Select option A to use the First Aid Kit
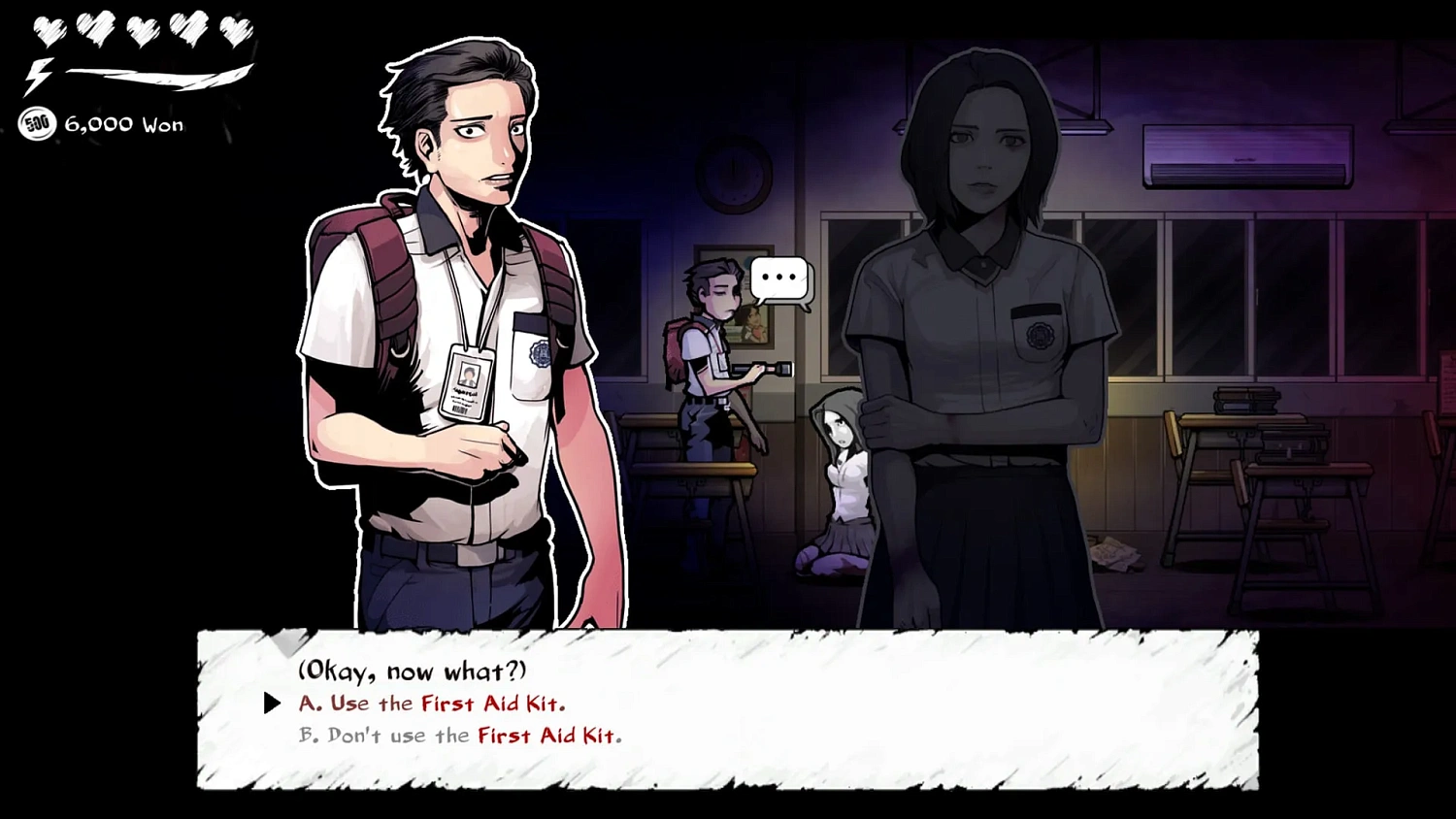The height and width of the screenshot is (819, 1456). 430,704
